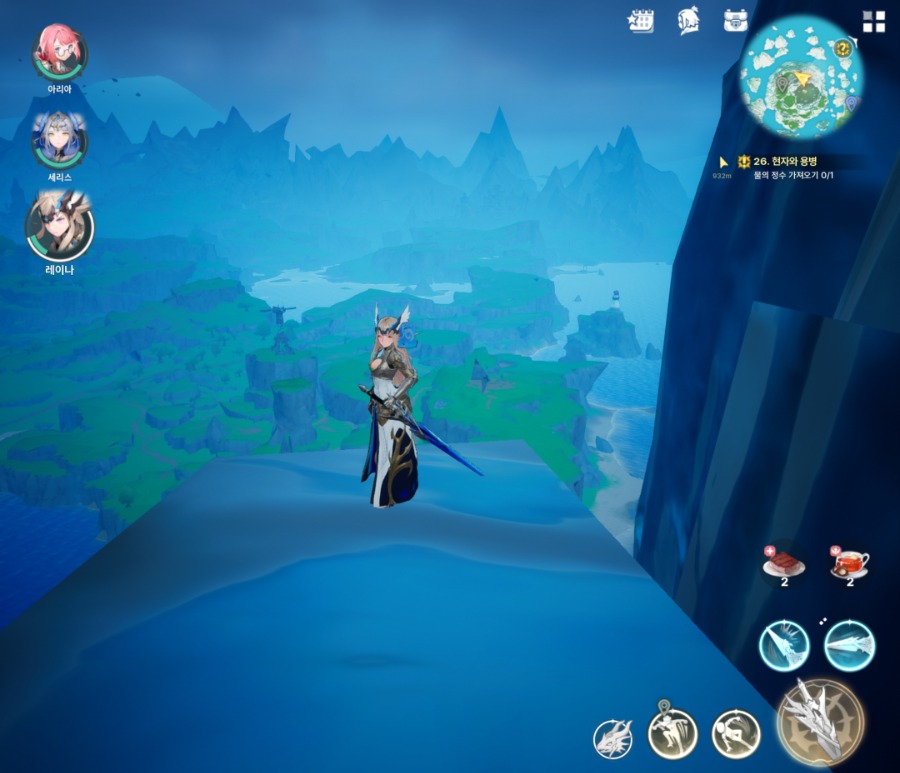This screenshot has height=773, width=900.
Task: Open the four-square main menu
Action: click(874, 22)
